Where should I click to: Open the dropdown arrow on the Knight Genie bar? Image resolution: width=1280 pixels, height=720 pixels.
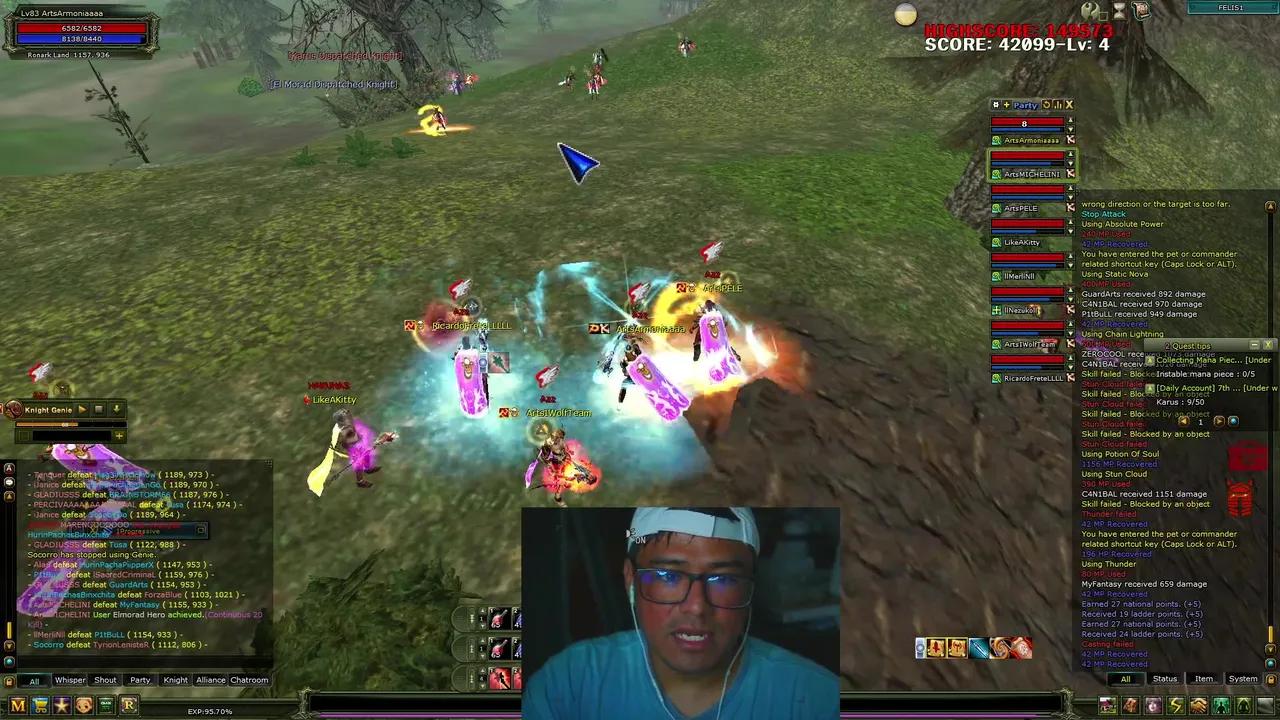(117, 410)
